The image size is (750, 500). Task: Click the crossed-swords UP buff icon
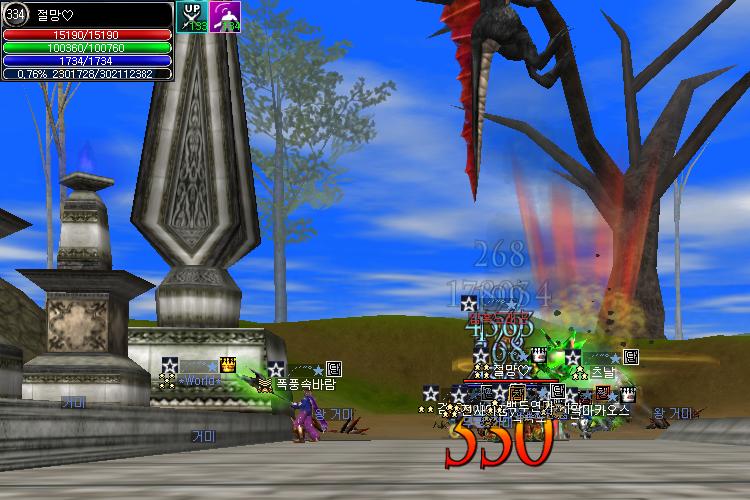191,16
